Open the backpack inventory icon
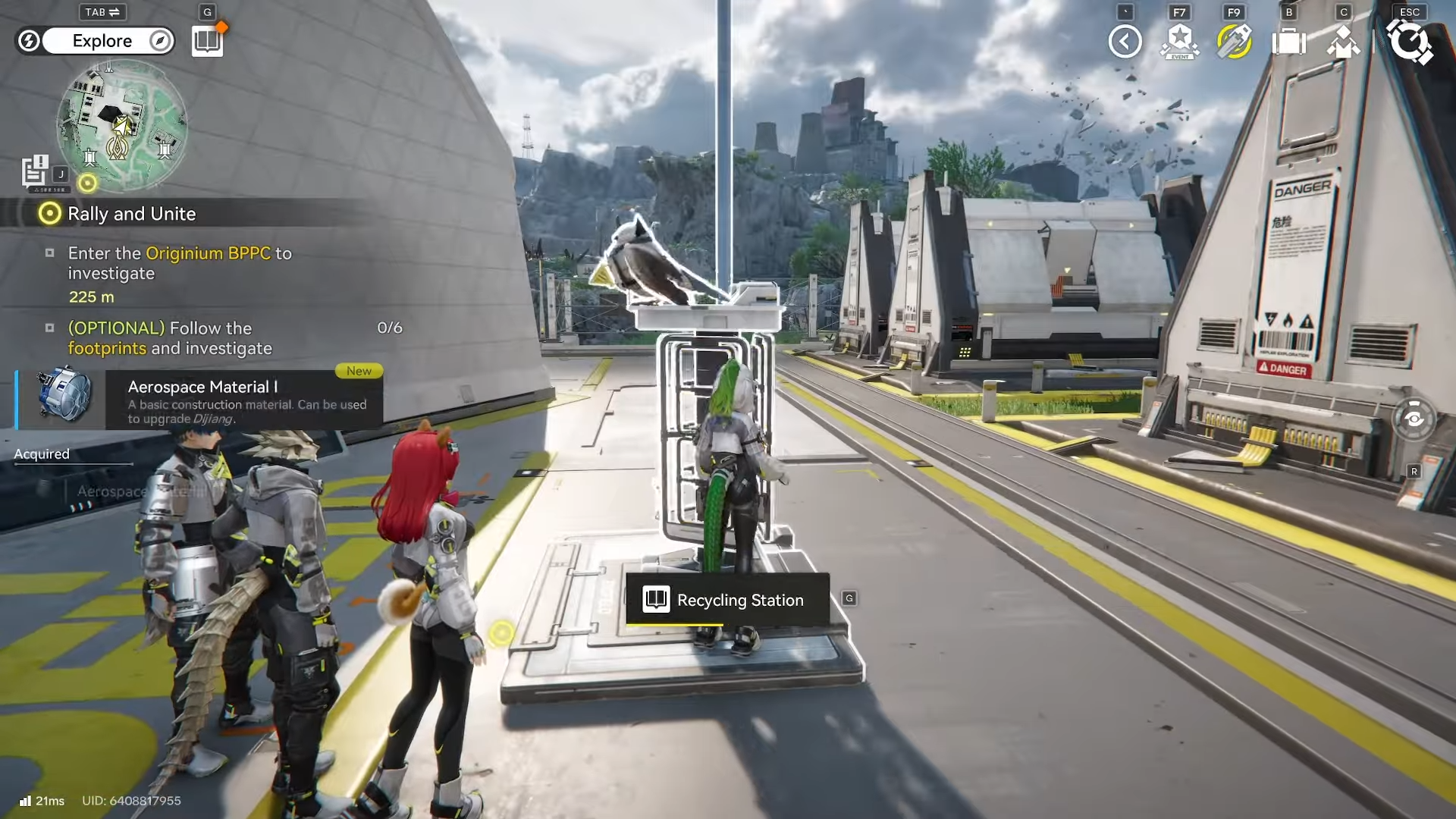 [x=1288, y=42]
